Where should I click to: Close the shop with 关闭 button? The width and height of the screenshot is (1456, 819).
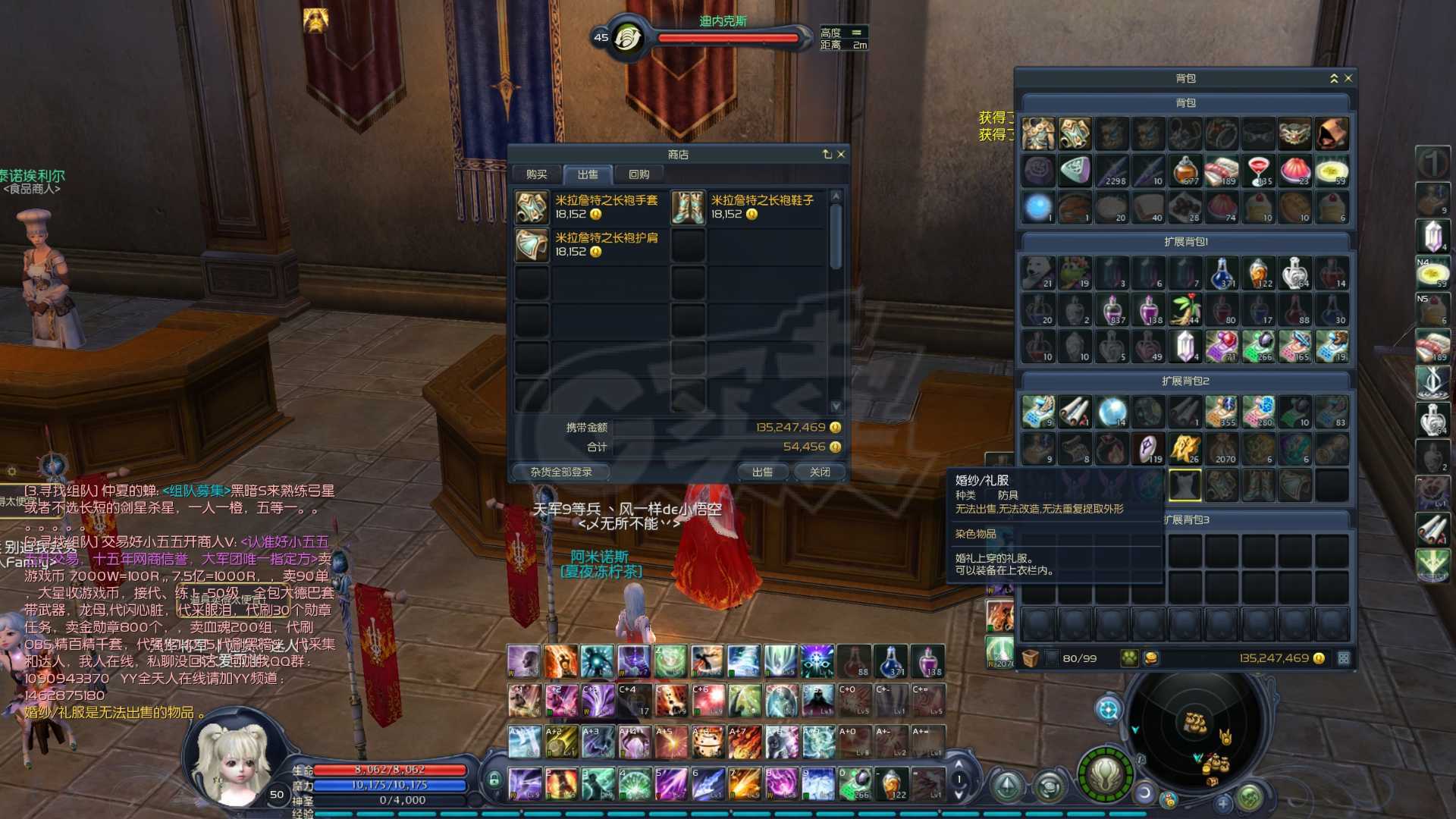819,472
